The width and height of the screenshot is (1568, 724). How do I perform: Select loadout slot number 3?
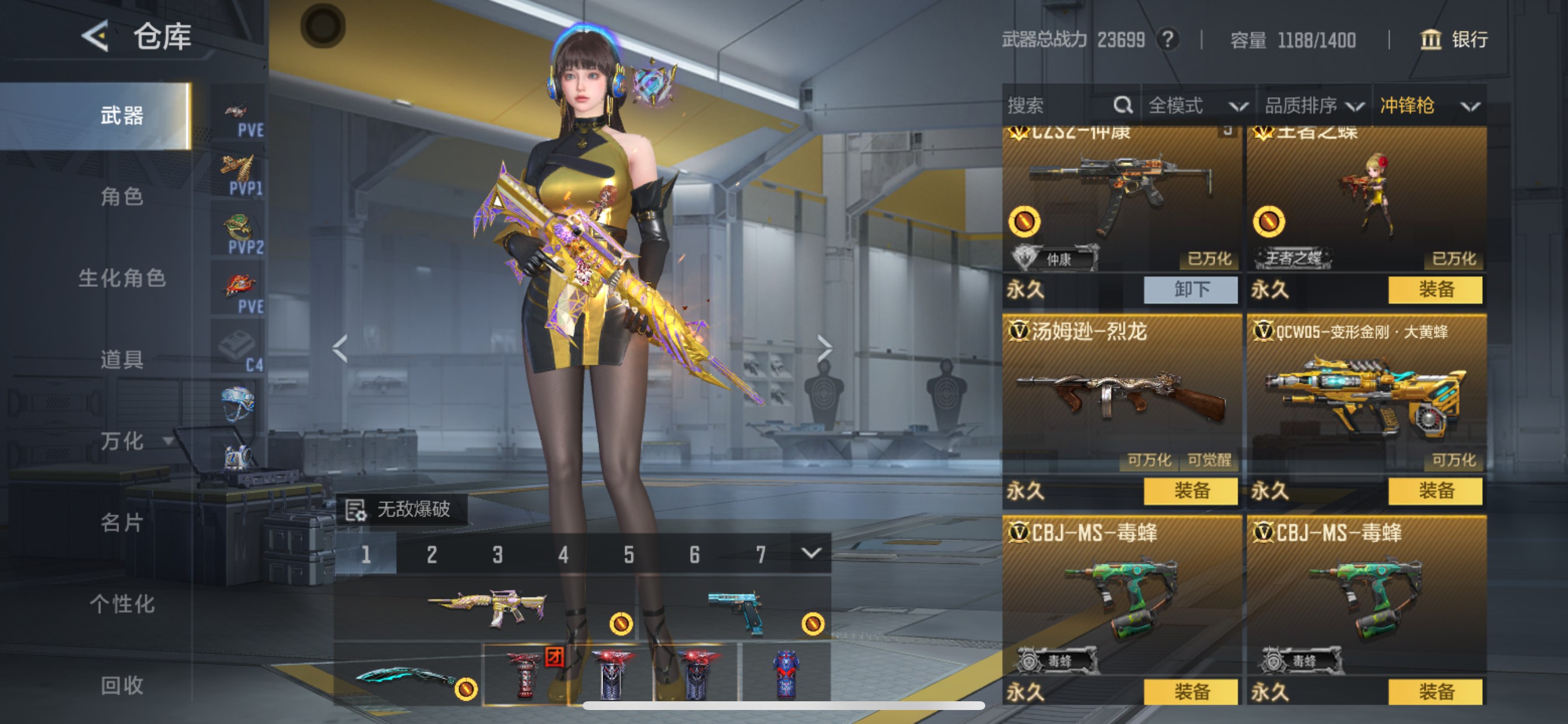498,554
